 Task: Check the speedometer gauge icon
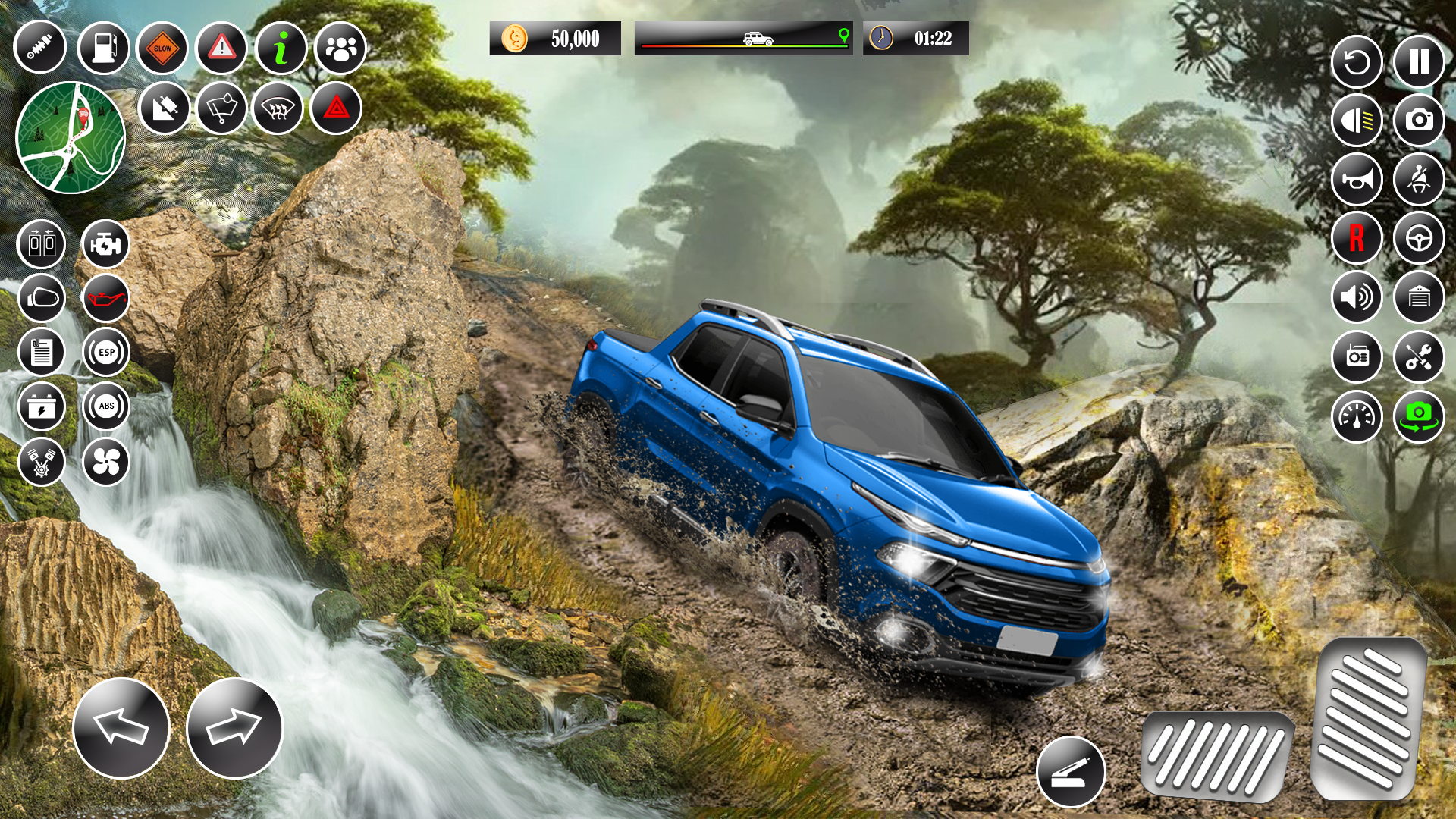(1357, 416)
